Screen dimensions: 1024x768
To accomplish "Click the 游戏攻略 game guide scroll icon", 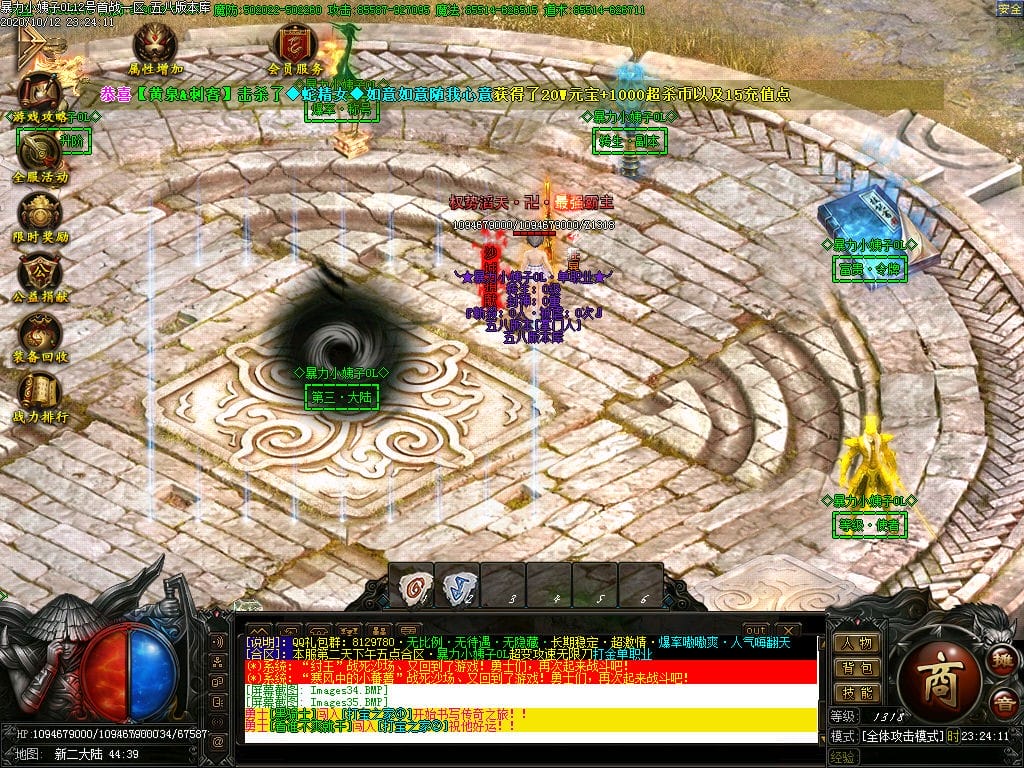I will (38, 92).
